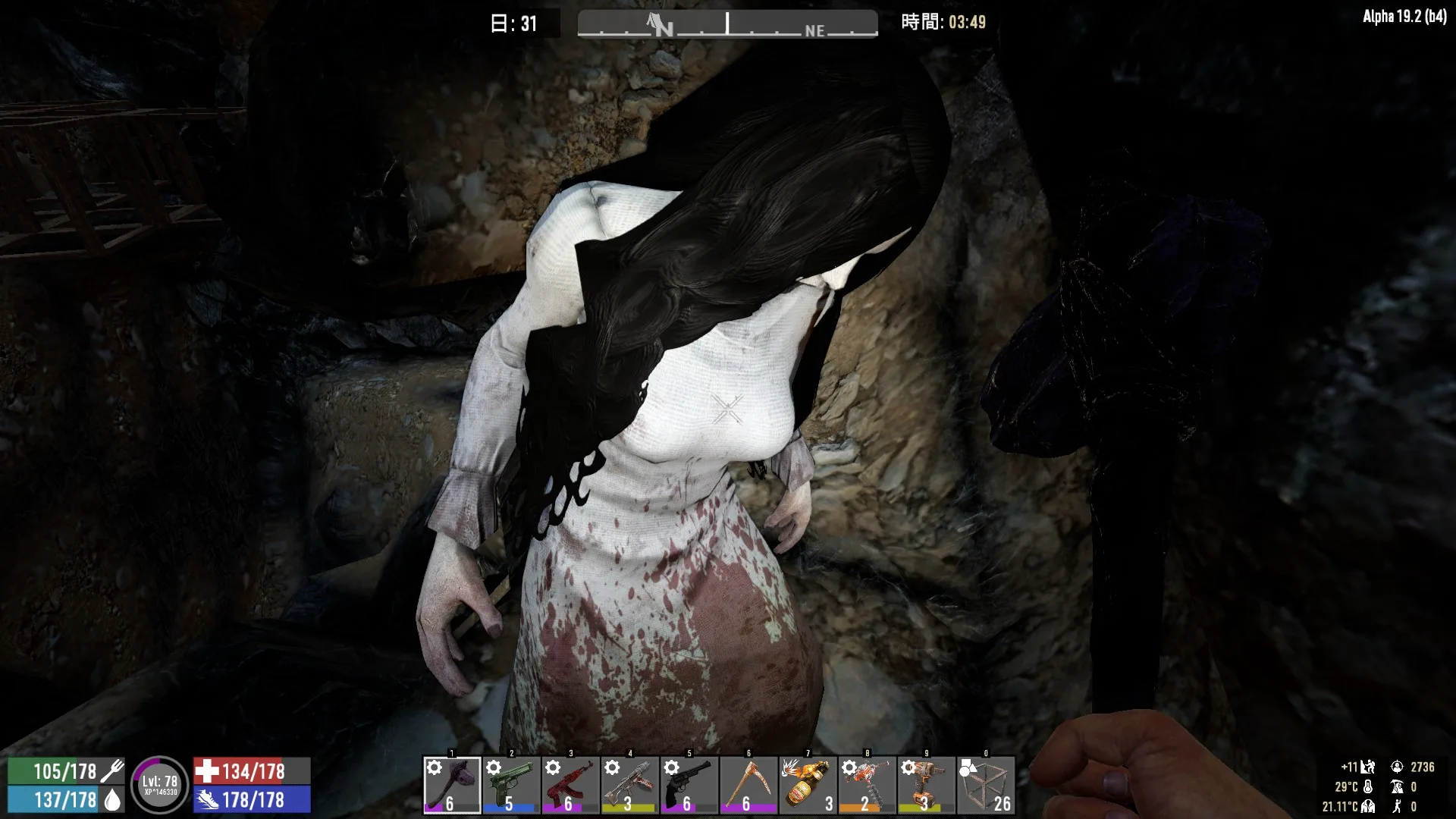Select the molotov cocktail bottle

point(807,785)
